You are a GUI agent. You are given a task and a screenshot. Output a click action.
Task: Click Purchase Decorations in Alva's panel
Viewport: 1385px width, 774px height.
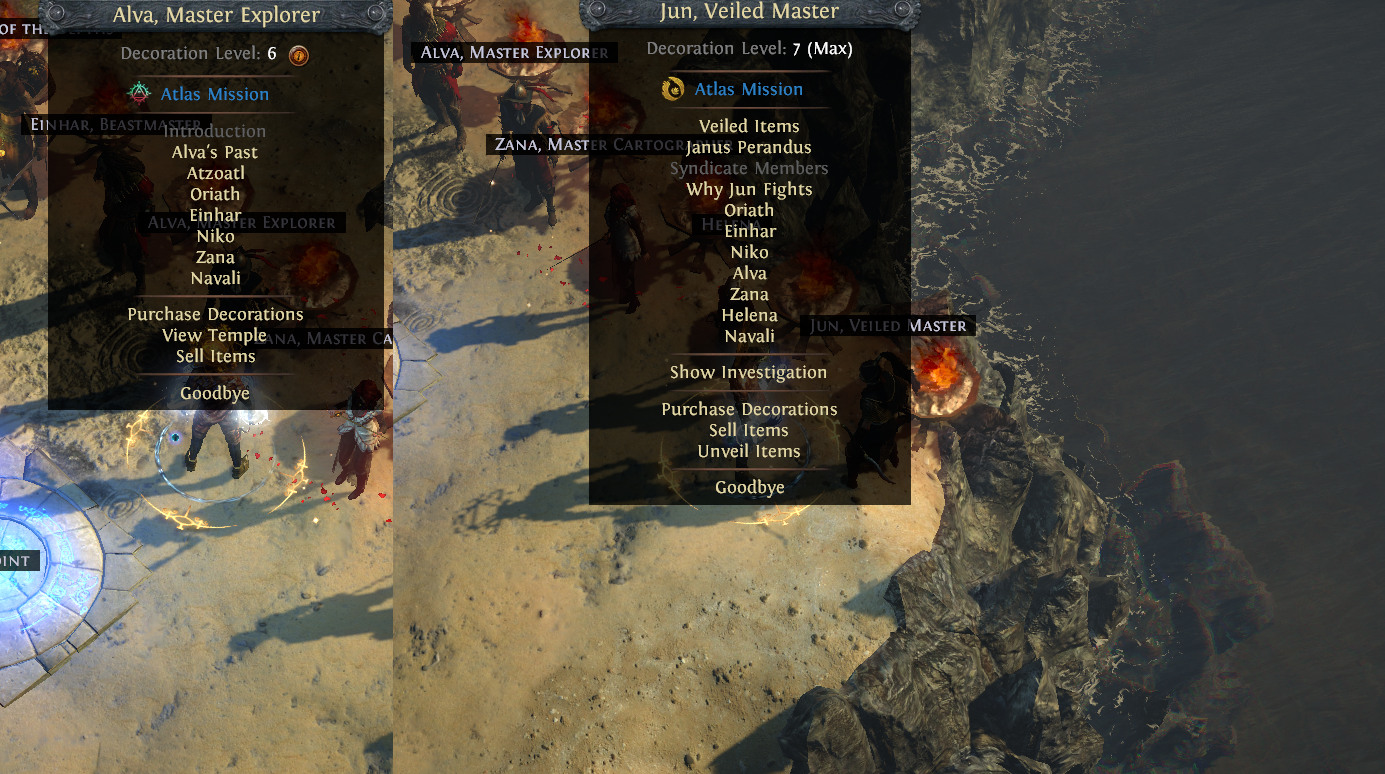[x=215, y=314]
